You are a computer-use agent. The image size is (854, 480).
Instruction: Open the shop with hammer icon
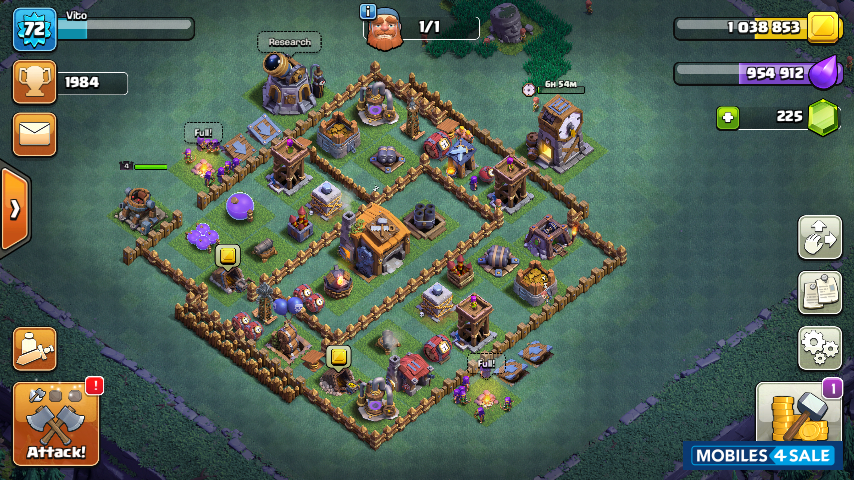tap(798, 414)
